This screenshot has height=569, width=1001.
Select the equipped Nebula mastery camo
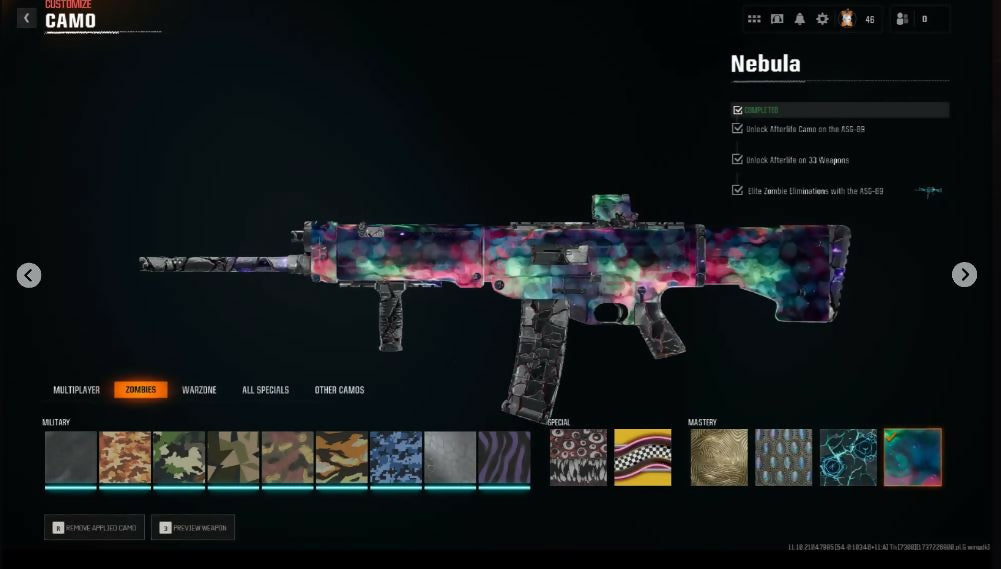912,458
